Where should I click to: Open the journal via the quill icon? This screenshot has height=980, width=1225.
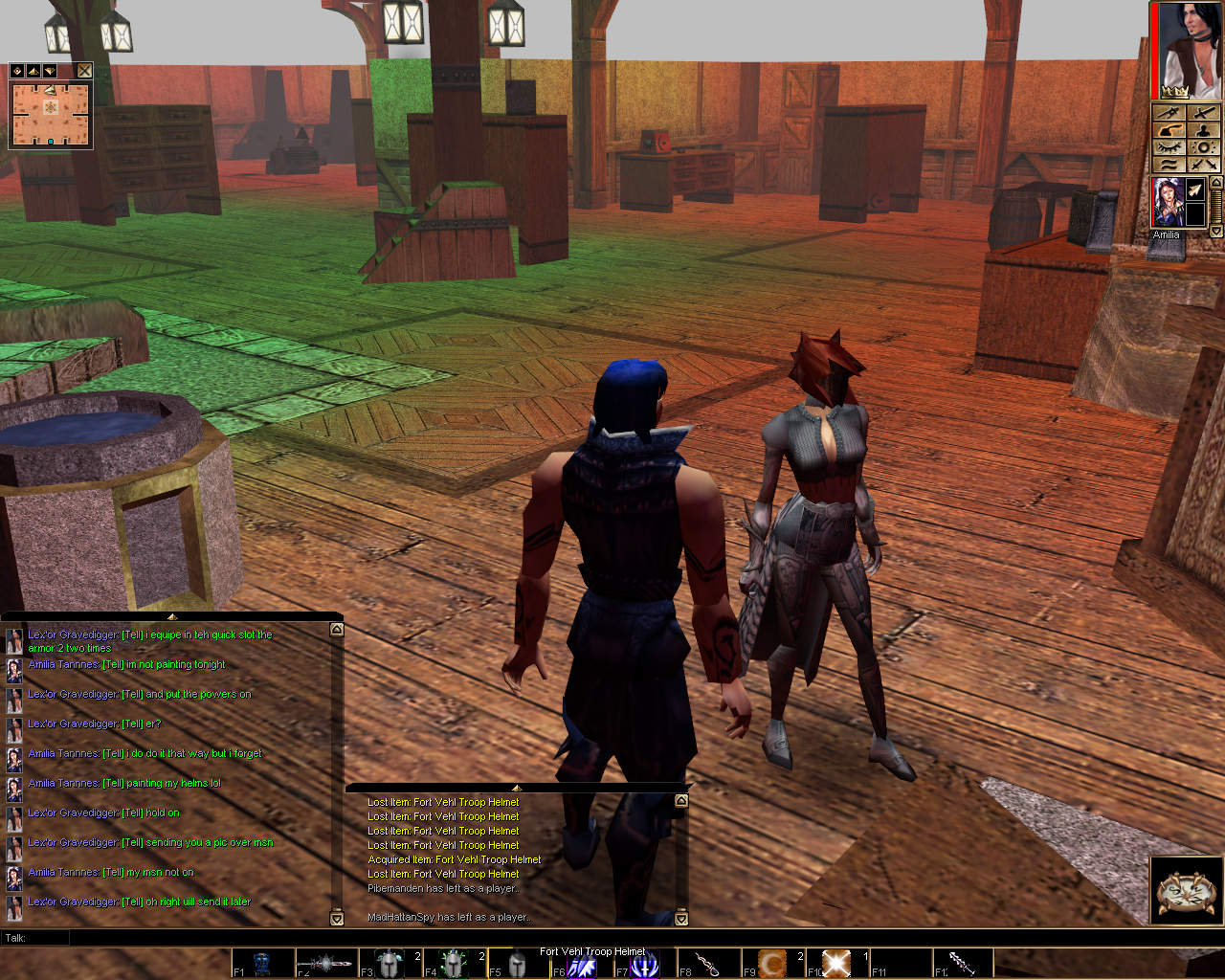click(x=1169, y=130)
